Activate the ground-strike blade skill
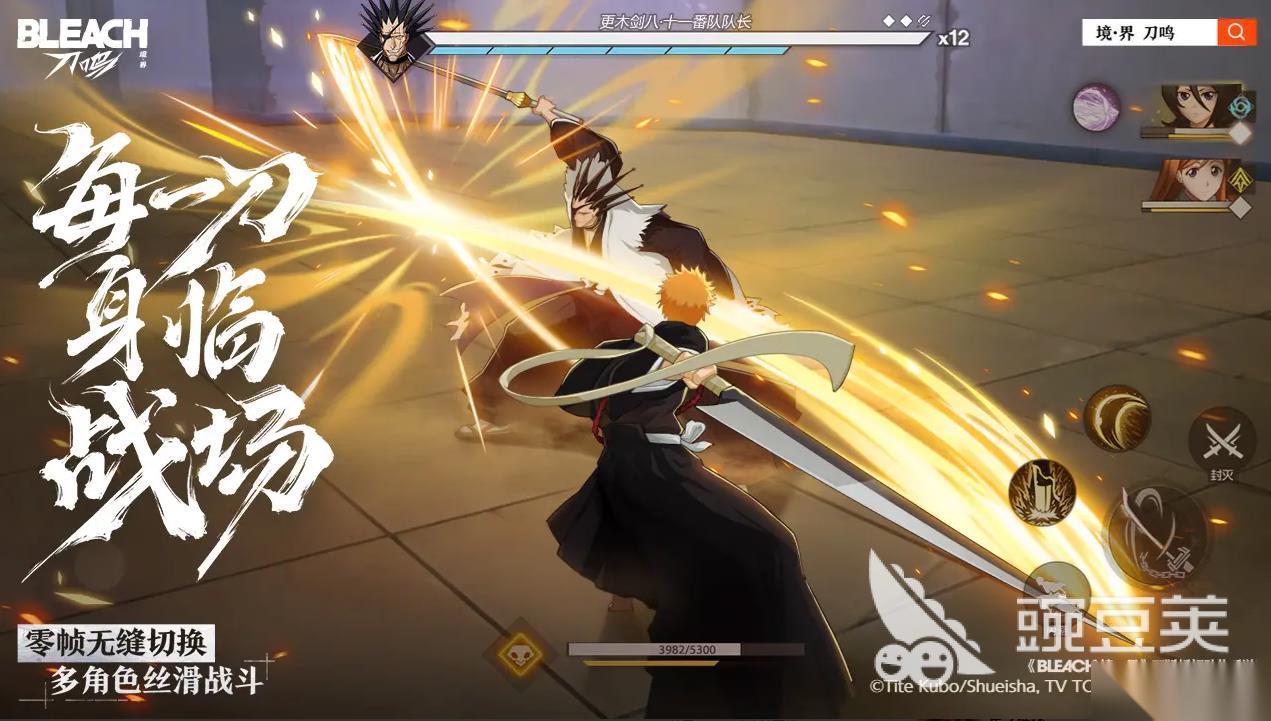The height and width of the screenshot is (721, 1271). 1041,492
